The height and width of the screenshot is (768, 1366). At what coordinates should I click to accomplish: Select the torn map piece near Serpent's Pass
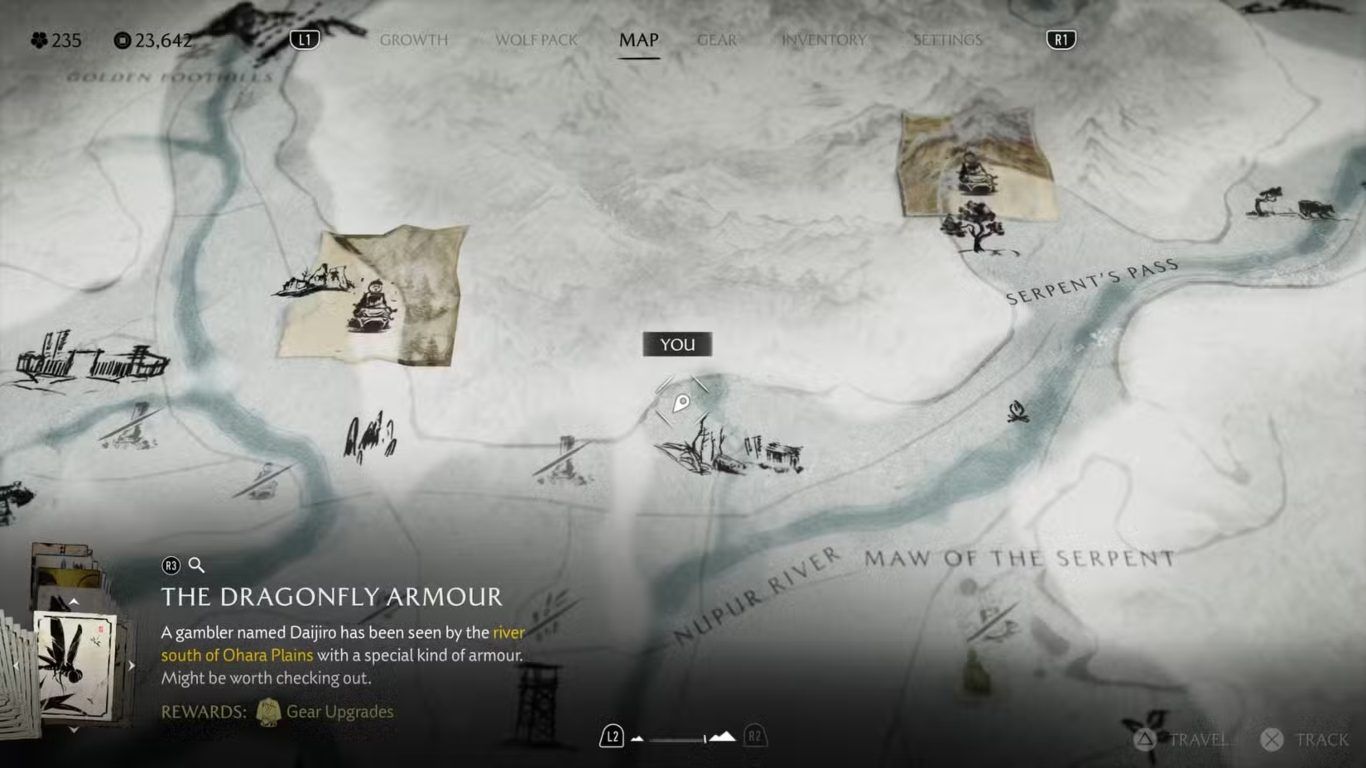click(977, 165)
